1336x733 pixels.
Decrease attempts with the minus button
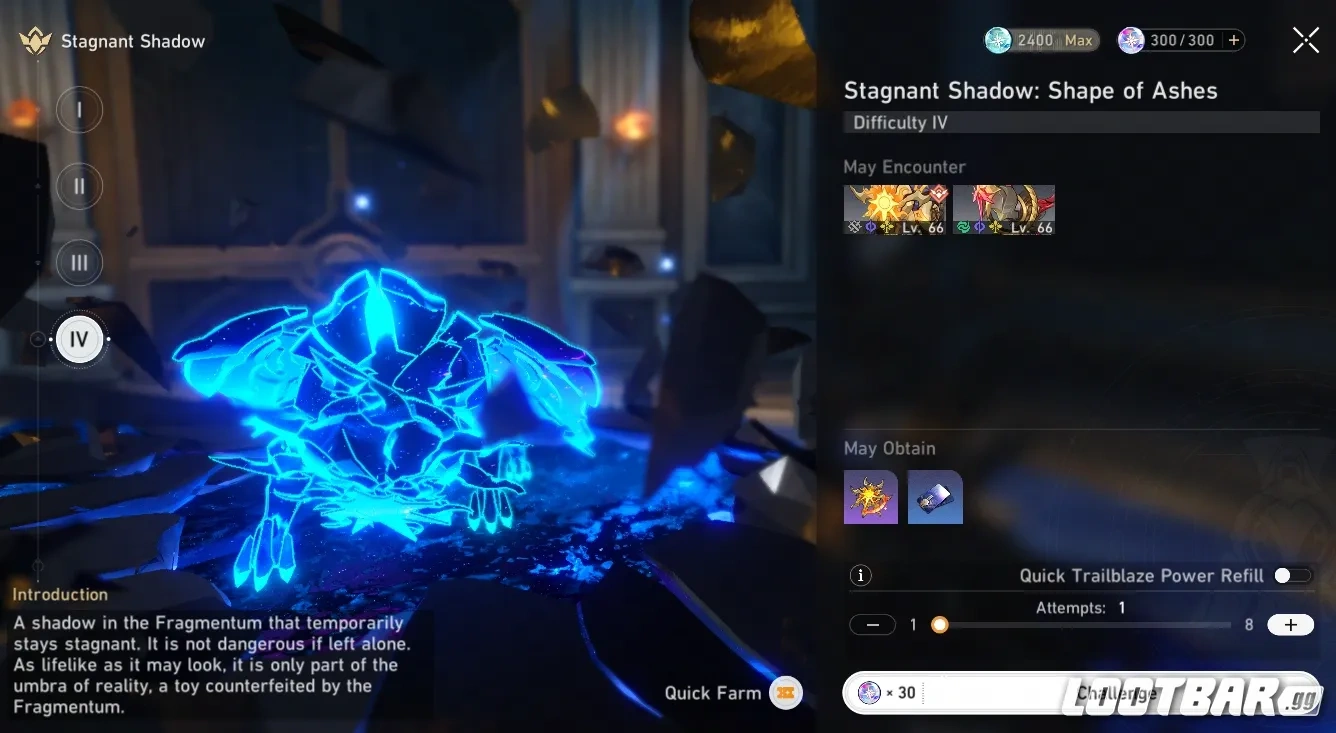pos(872,625)
